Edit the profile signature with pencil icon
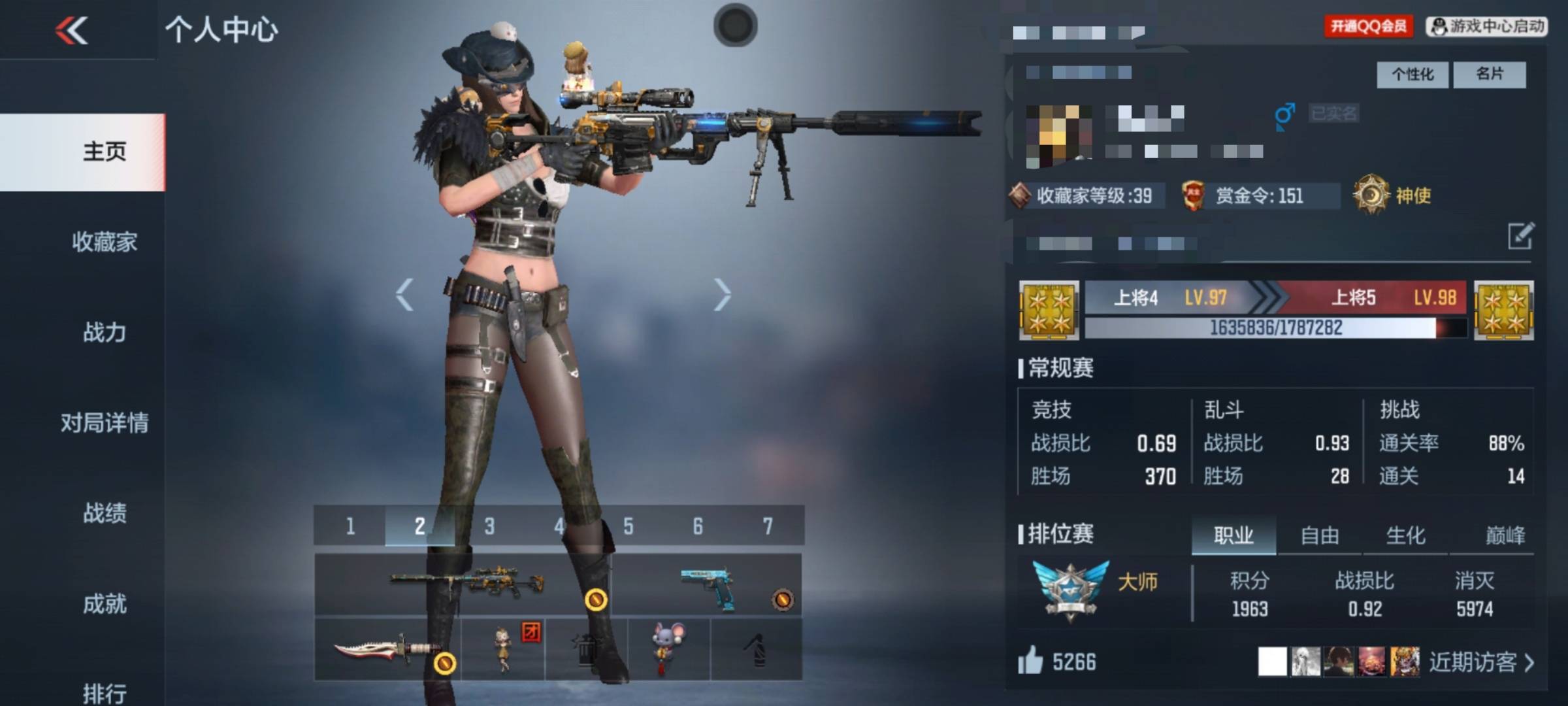Image resolution: width=1568 pixels, height=706 pixels. (x=1520, y=236)
